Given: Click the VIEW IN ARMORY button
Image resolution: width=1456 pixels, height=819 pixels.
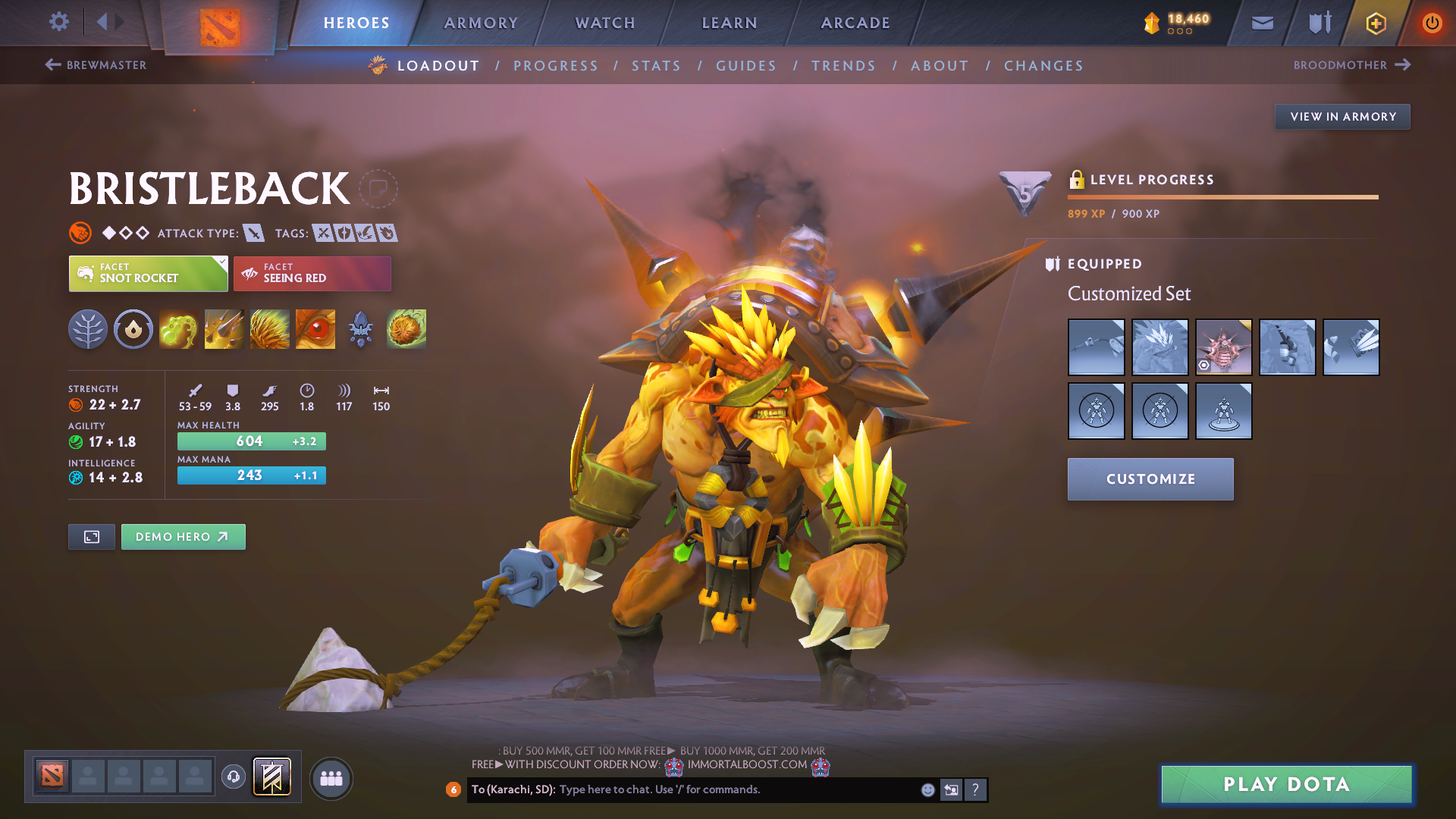Looking at the screenshot, I should coord(1342,116).
